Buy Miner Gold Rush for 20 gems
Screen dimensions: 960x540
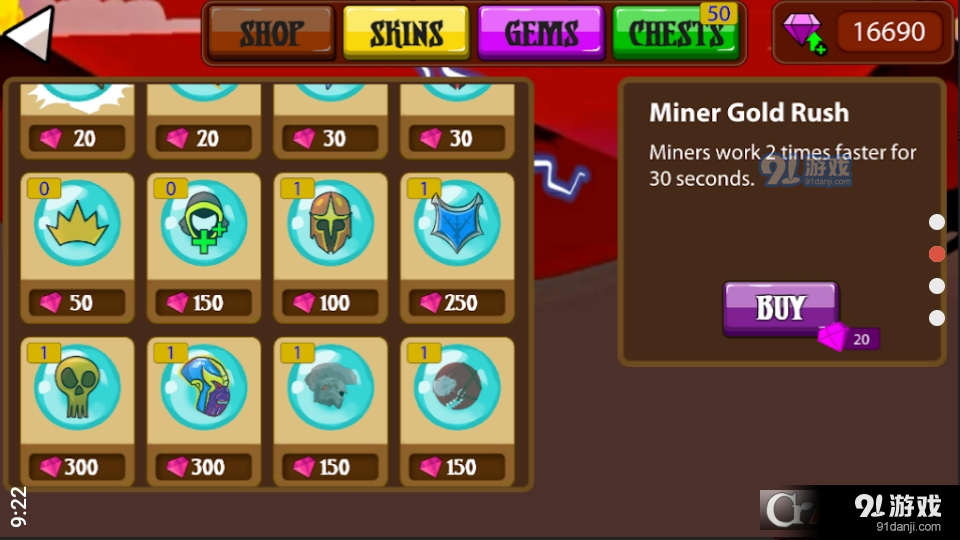pos(781,308)
